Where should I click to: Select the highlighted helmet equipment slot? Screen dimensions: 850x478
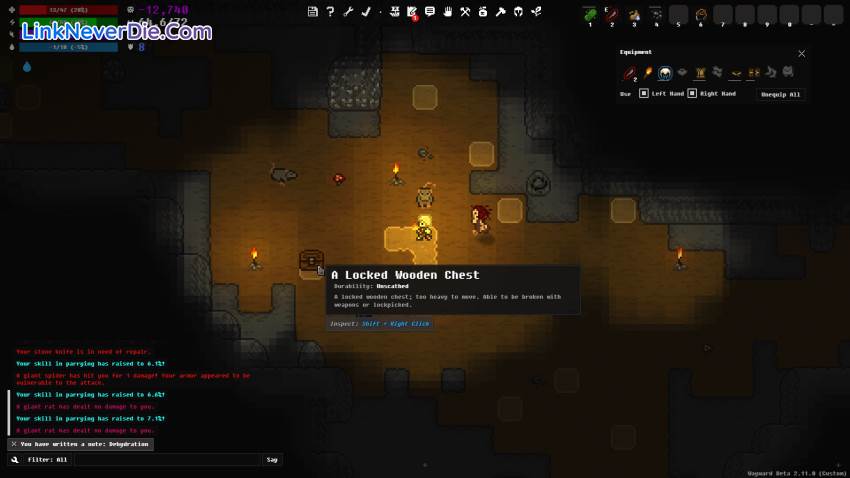click(664, 73)
